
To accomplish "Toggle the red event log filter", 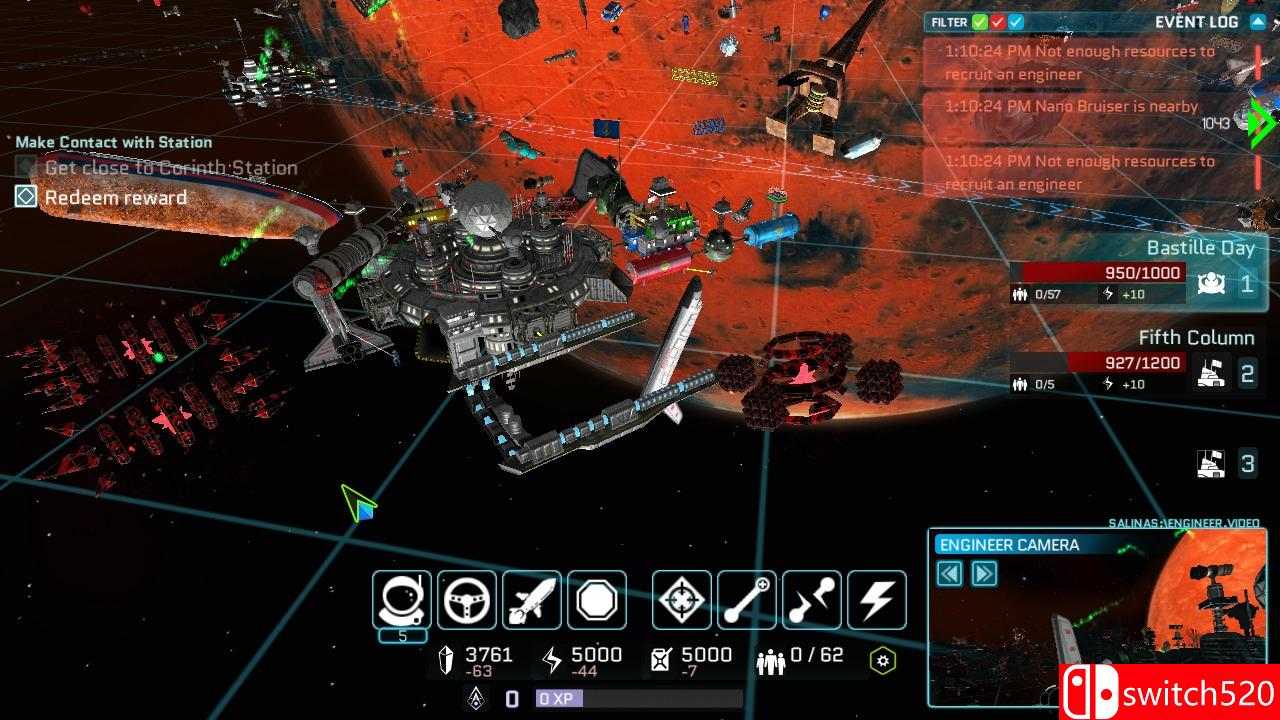I will (x=998, y=22).
